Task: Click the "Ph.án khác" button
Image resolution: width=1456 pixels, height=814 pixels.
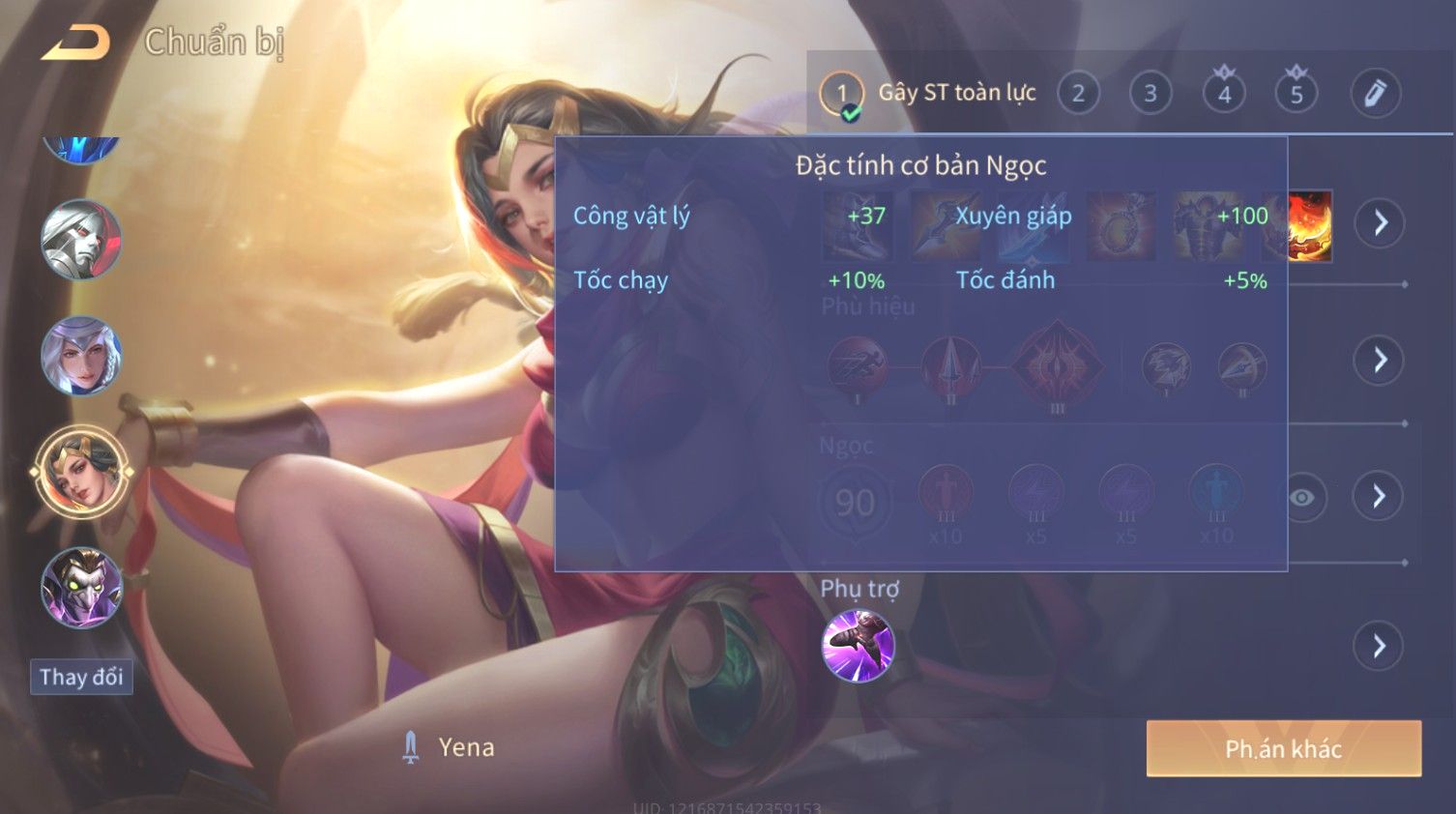Action: 1283,748
